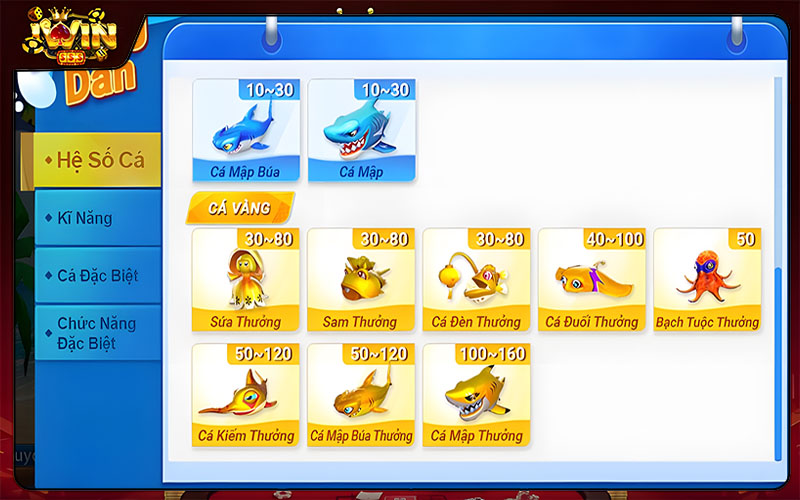Screen dimensions: 800x500
Task: Select the Cá Đặc Biệt tab
Action: [97, 275]
